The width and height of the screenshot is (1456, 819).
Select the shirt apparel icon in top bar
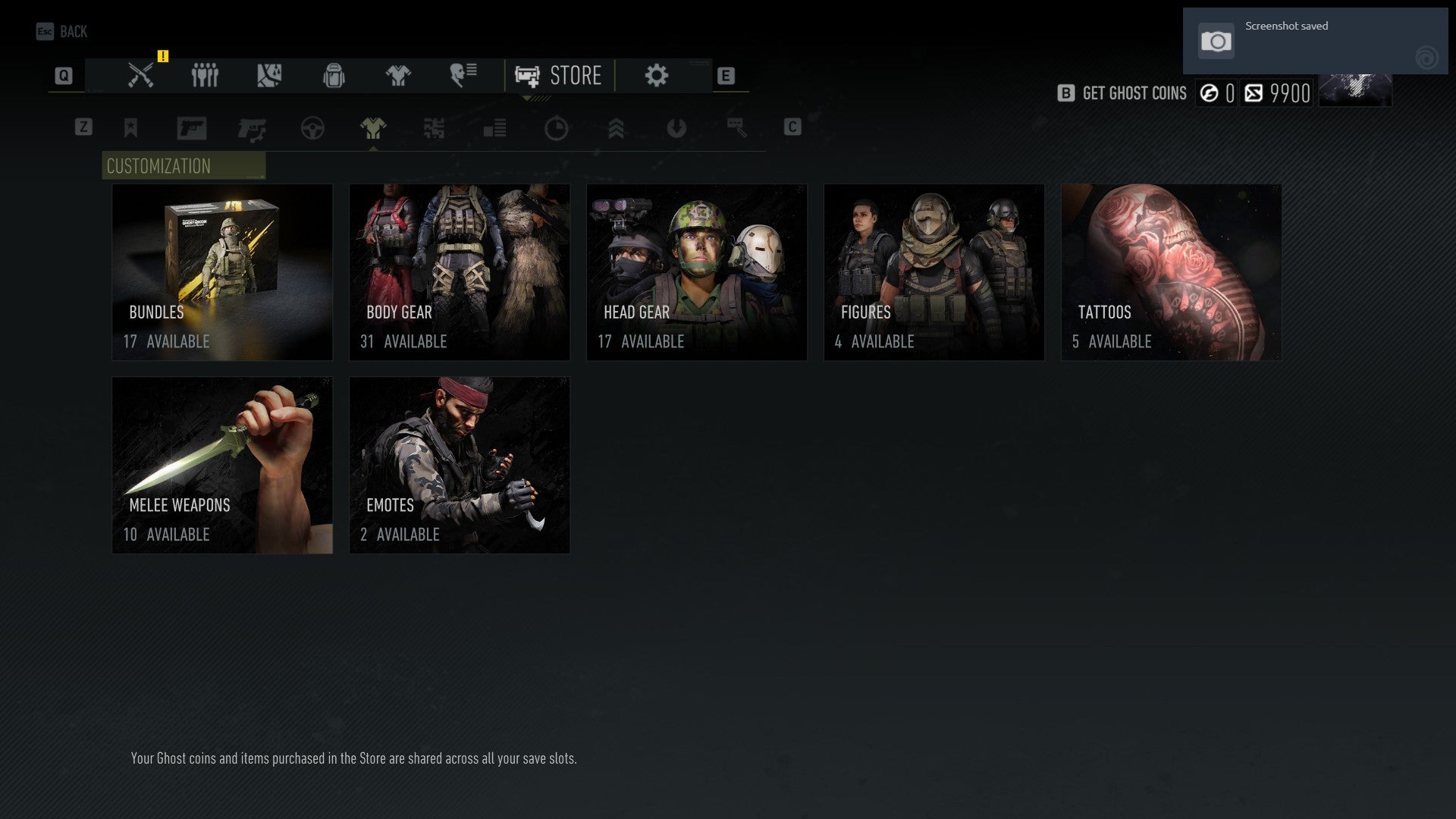tap(398, 75)
